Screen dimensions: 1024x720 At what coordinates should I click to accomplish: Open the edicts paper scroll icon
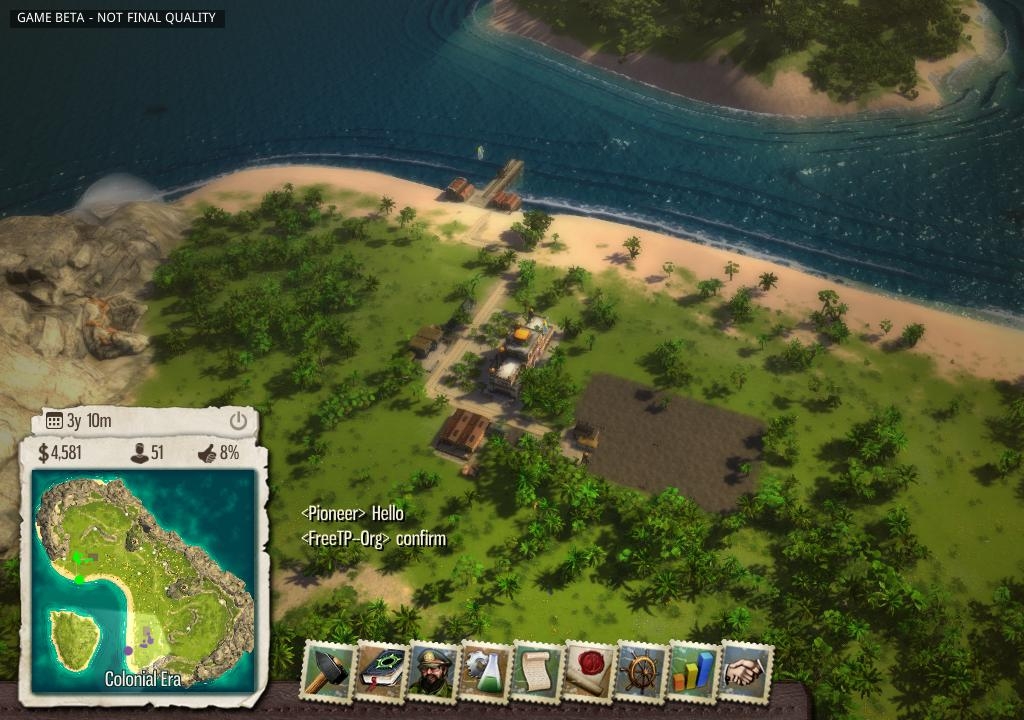pos(538,670)
